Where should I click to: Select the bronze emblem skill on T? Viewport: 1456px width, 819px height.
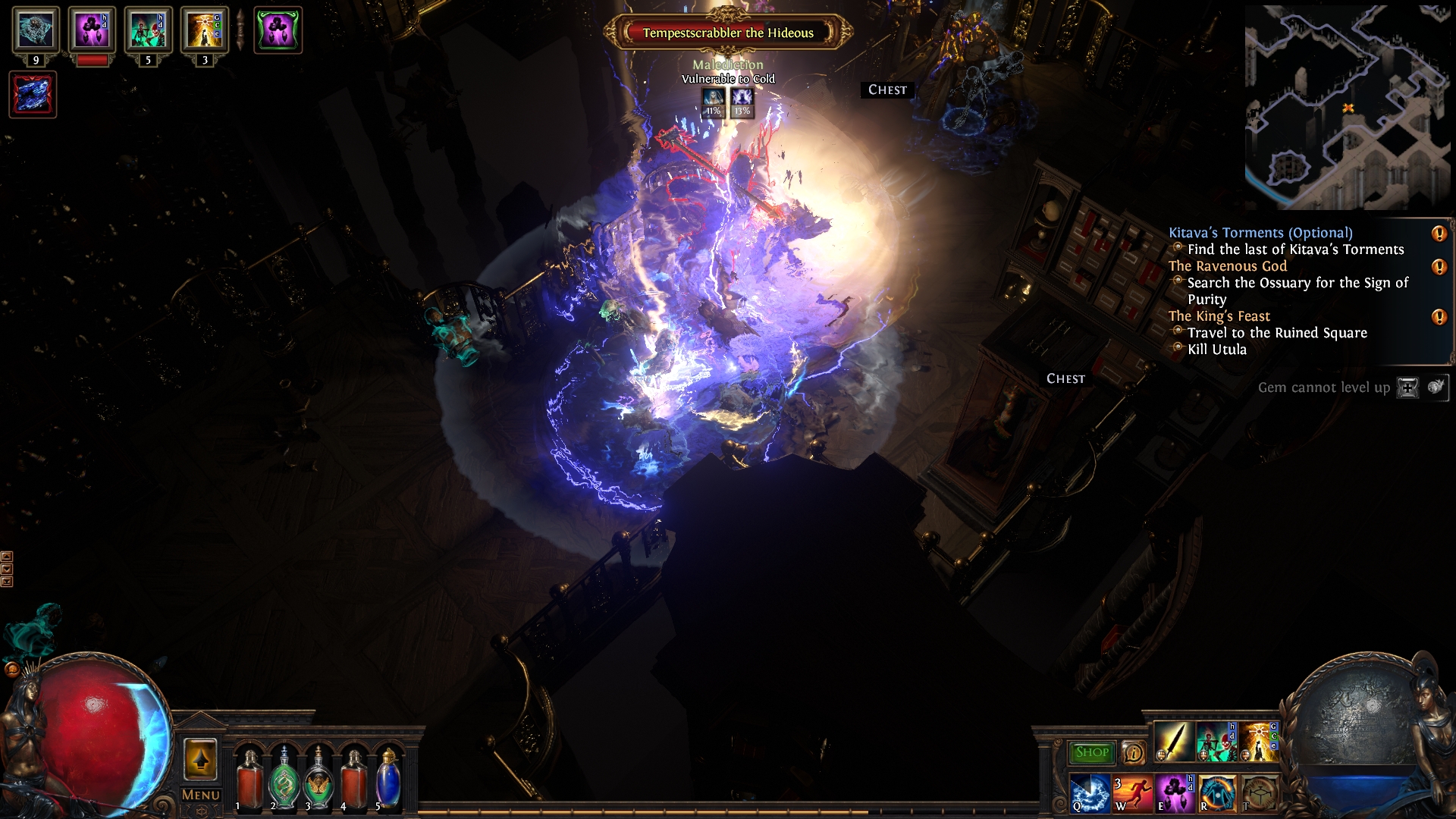pyautogui.click(x=1259, y=793)
